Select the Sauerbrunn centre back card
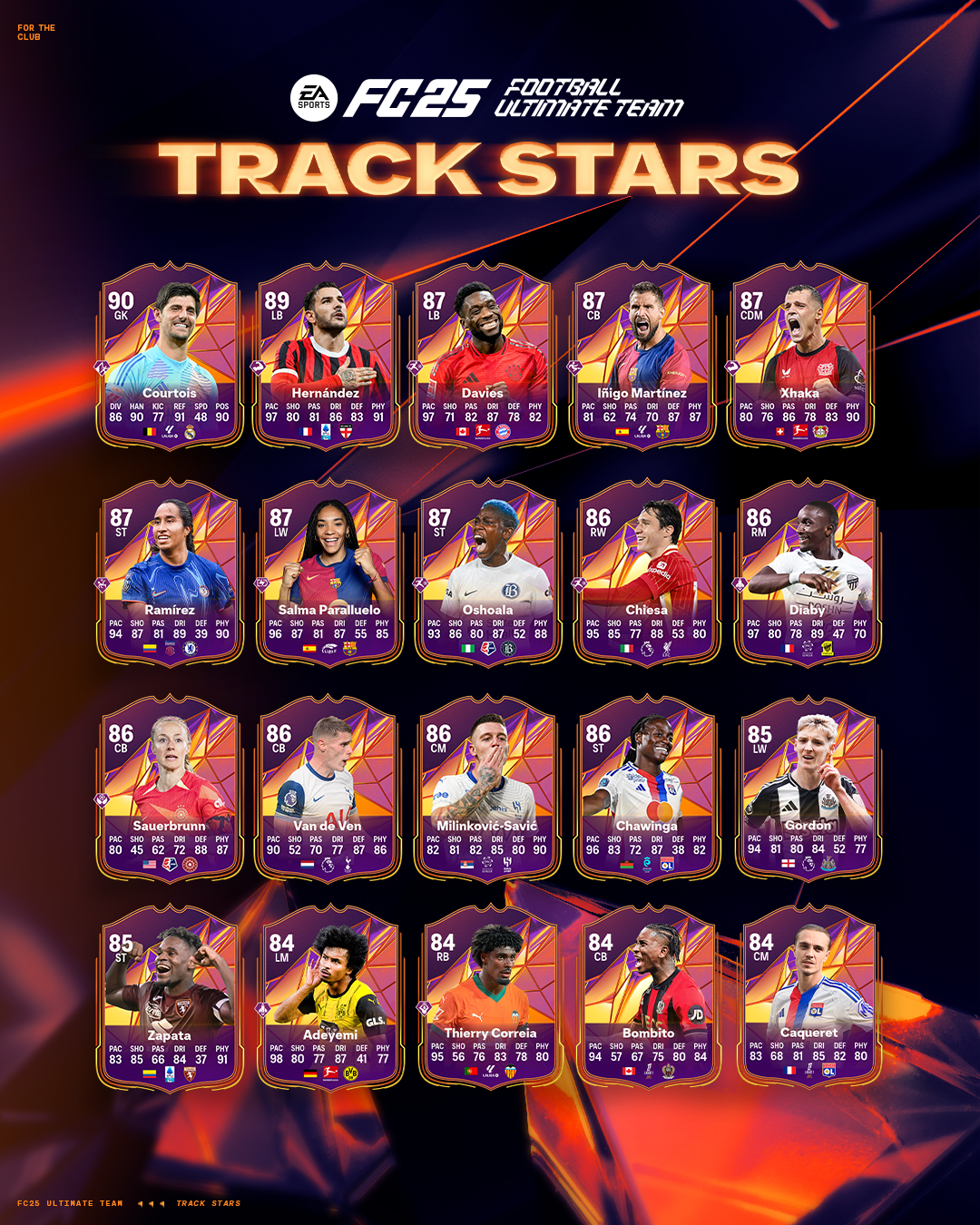 coord(170,789)
